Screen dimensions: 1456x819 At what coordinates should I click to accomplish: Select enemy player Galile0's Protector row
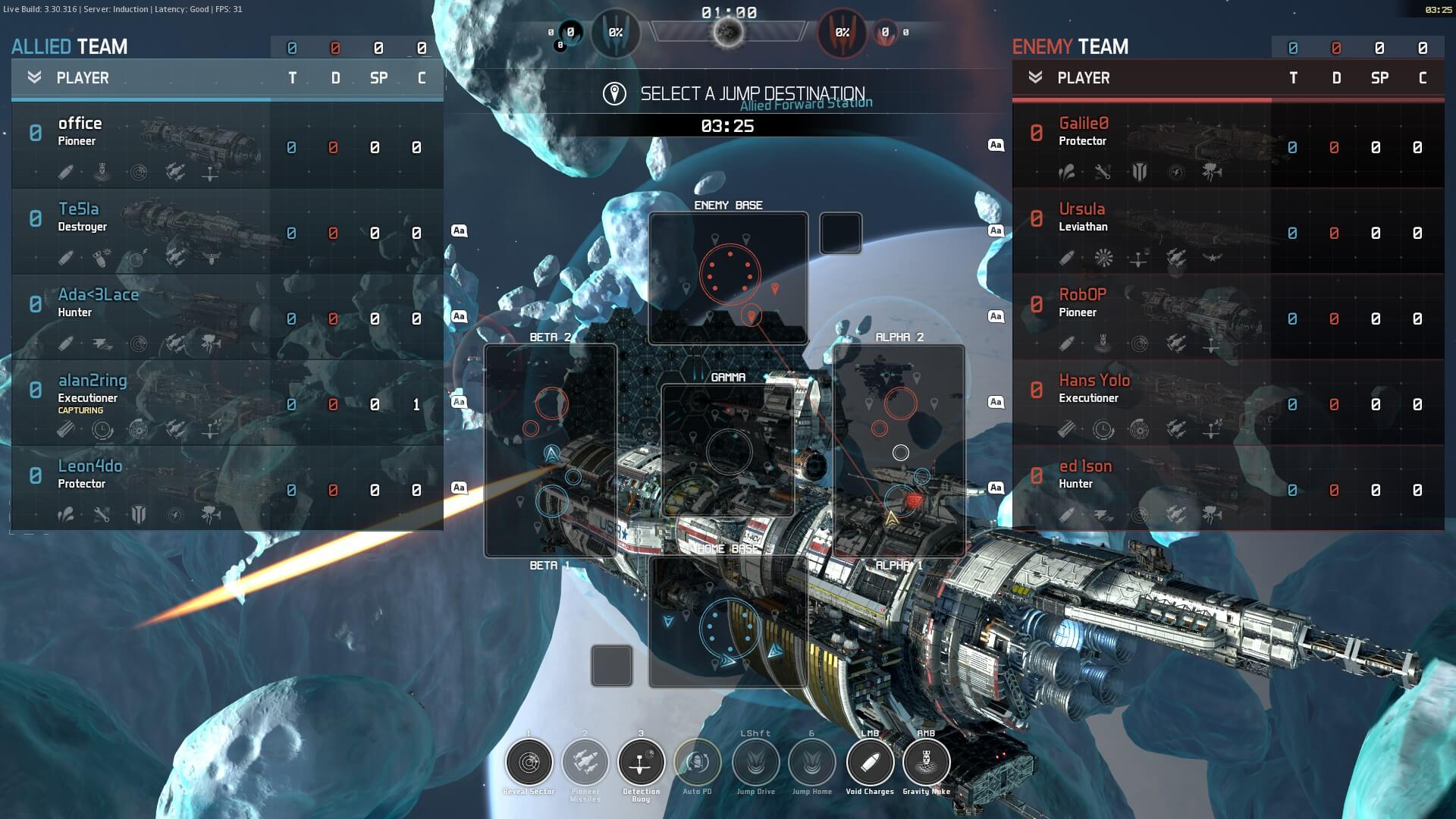(1228, 146)
